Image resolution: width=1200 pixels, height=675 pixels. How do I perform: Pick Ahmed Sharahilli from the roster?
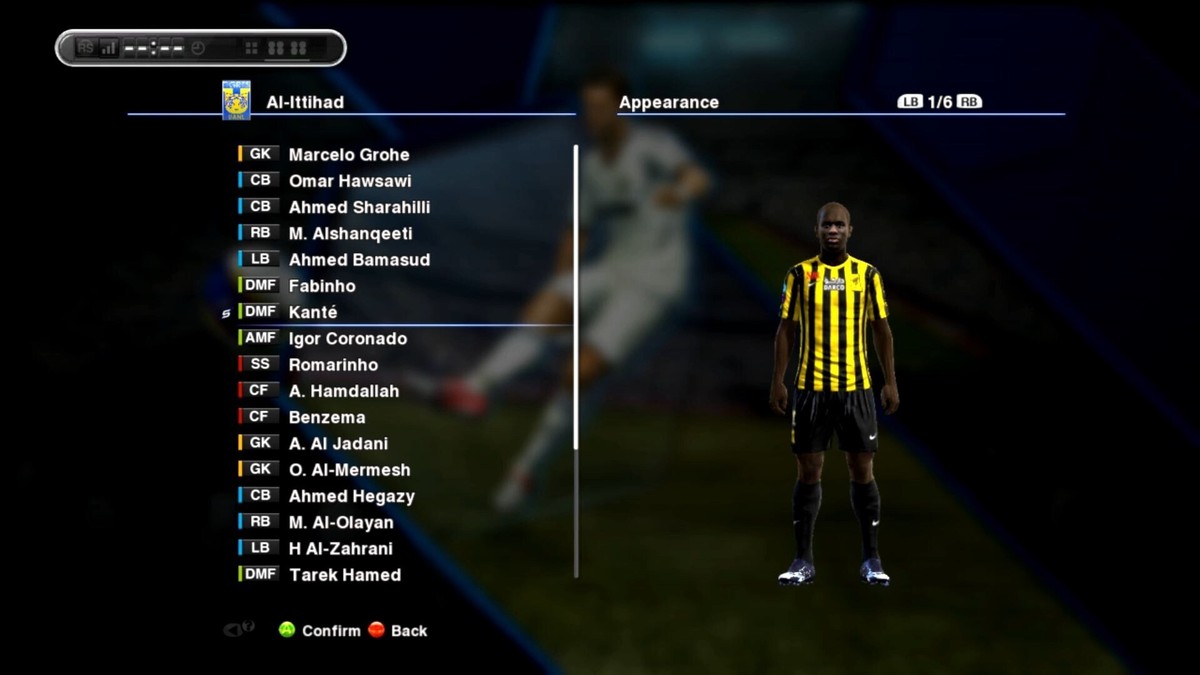[359, 207]
